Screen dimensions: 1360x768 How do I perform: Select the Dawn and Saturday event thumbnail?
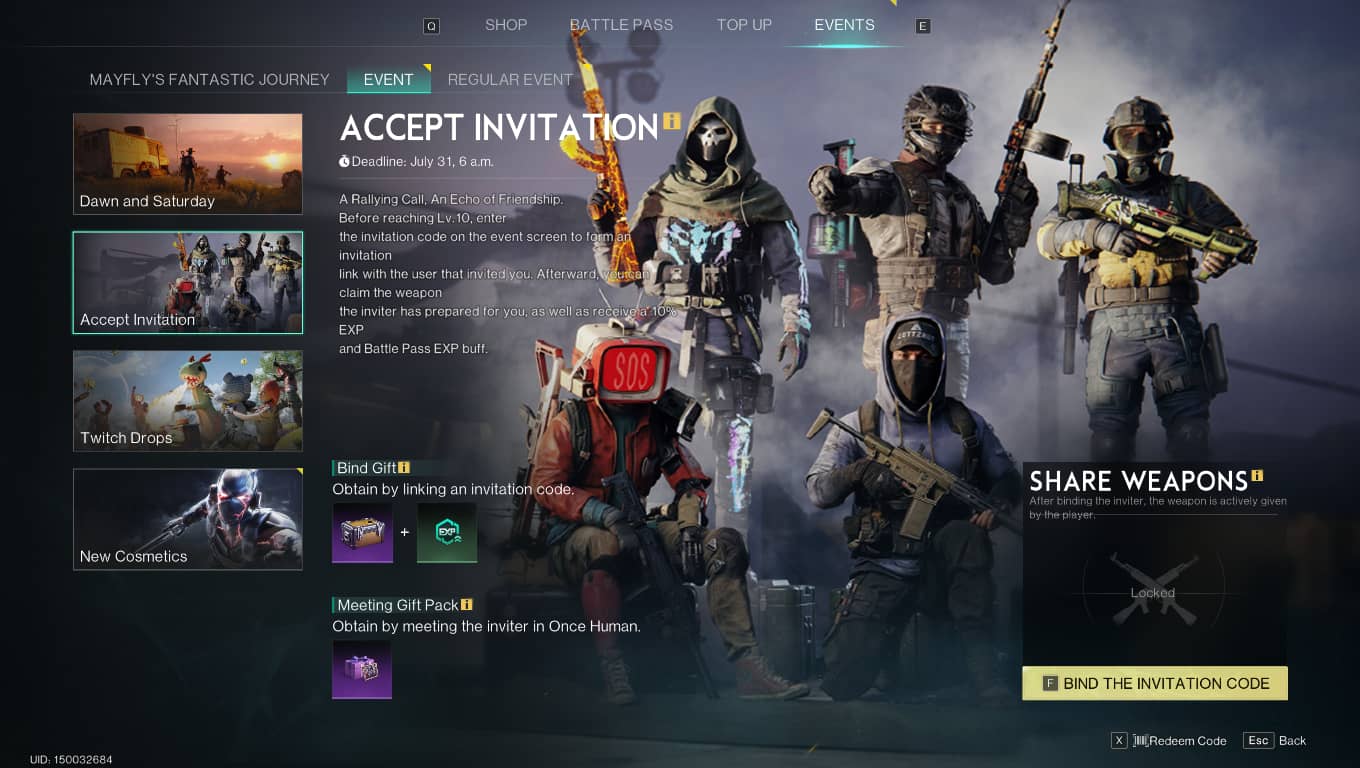(x=187, y=163)
